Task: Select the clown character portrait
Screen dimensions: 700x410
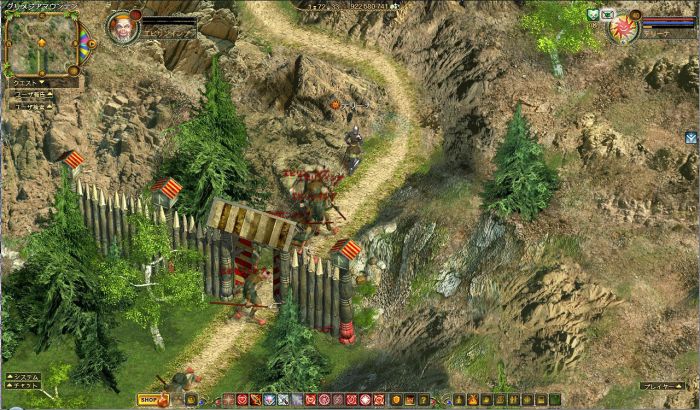Action: 124,26
